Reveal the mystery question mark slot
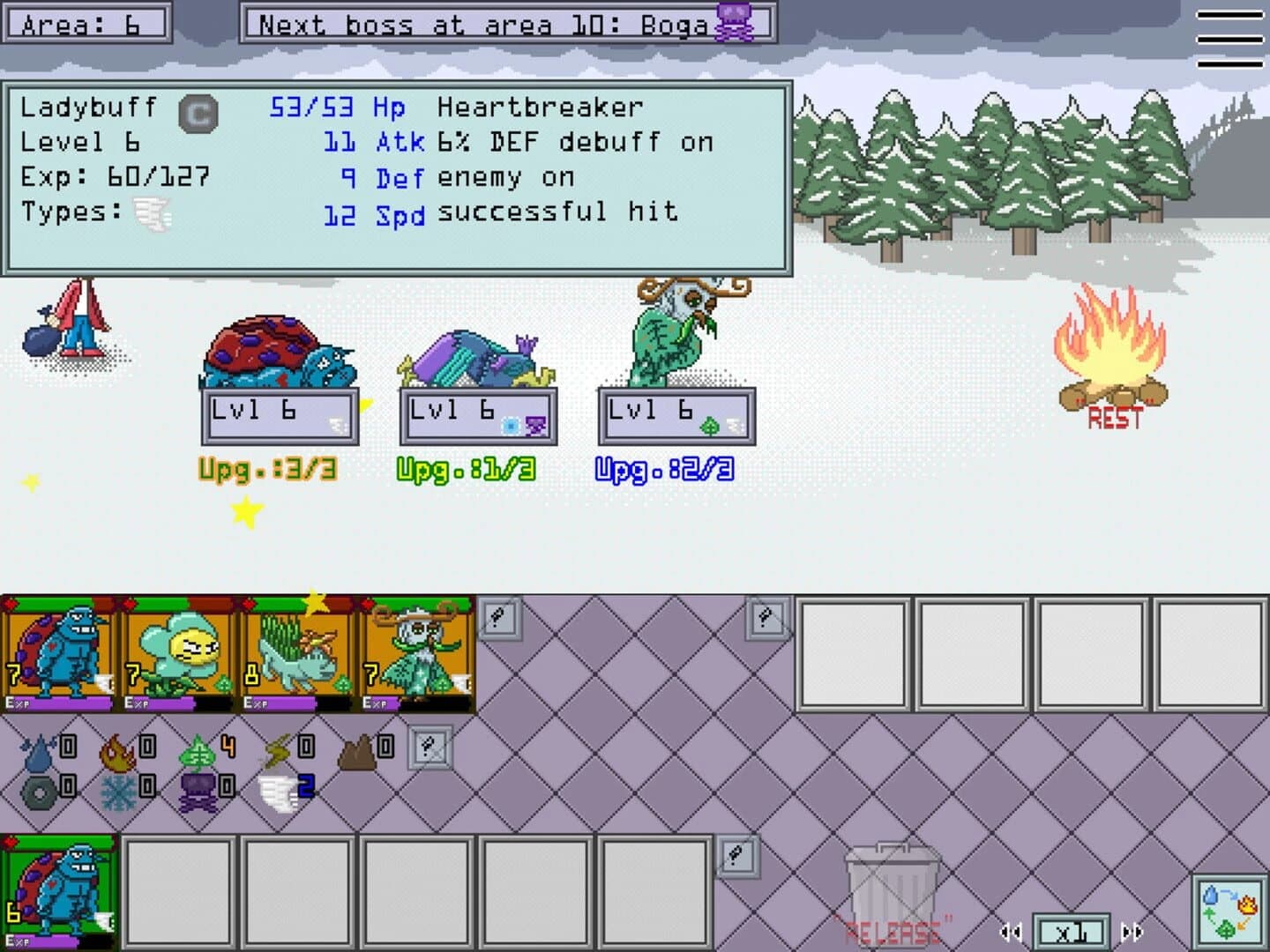This screenshot has height=952, width=1270. 502,615
